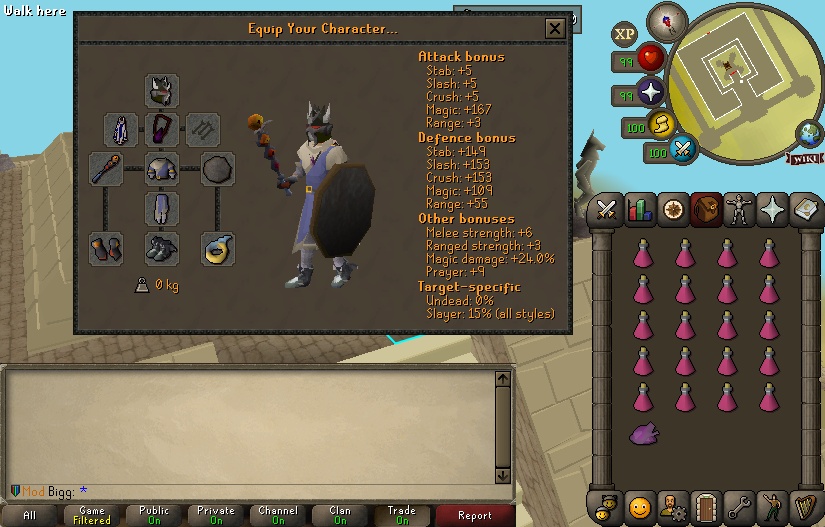Screen dimensions: 825x527
Task: Toggle run with the boot energy orb
Action: click(x=660, y=123)
